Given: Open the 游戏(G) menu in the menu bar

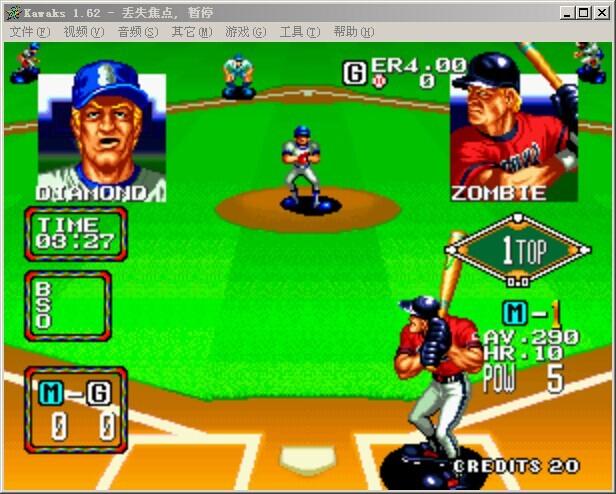Looking at the screenshot, I should click(245, 32).
